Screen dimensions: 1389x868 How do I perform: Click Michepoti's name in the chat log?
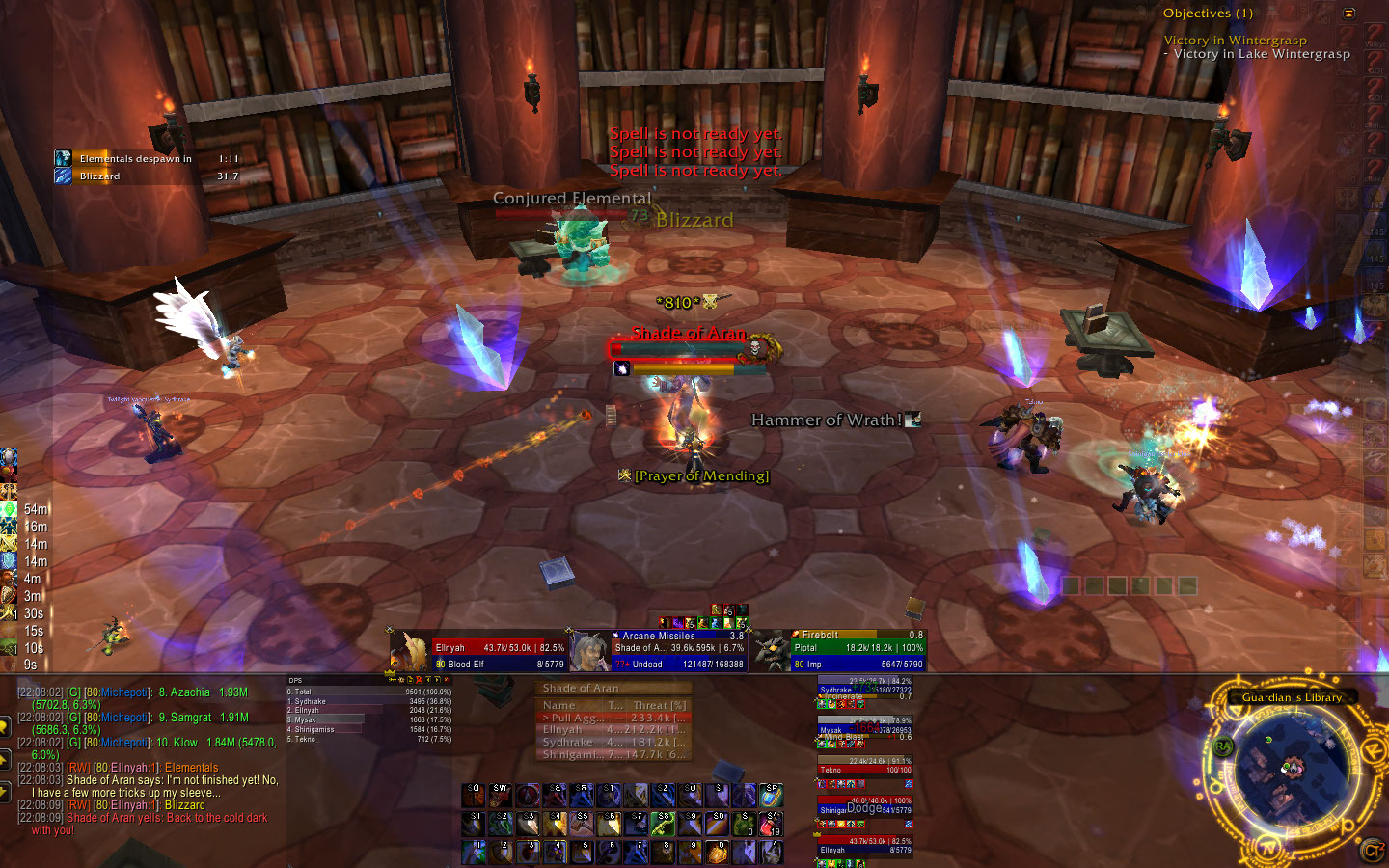pos(124,692)
